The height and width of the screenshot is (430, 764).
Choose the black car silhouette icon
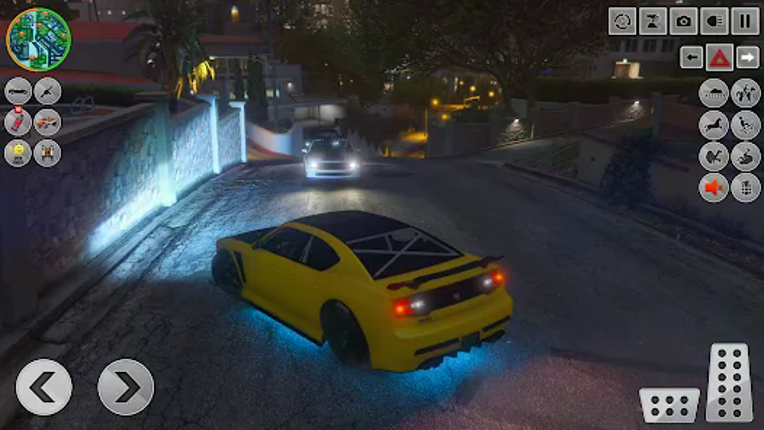point(18,91)
